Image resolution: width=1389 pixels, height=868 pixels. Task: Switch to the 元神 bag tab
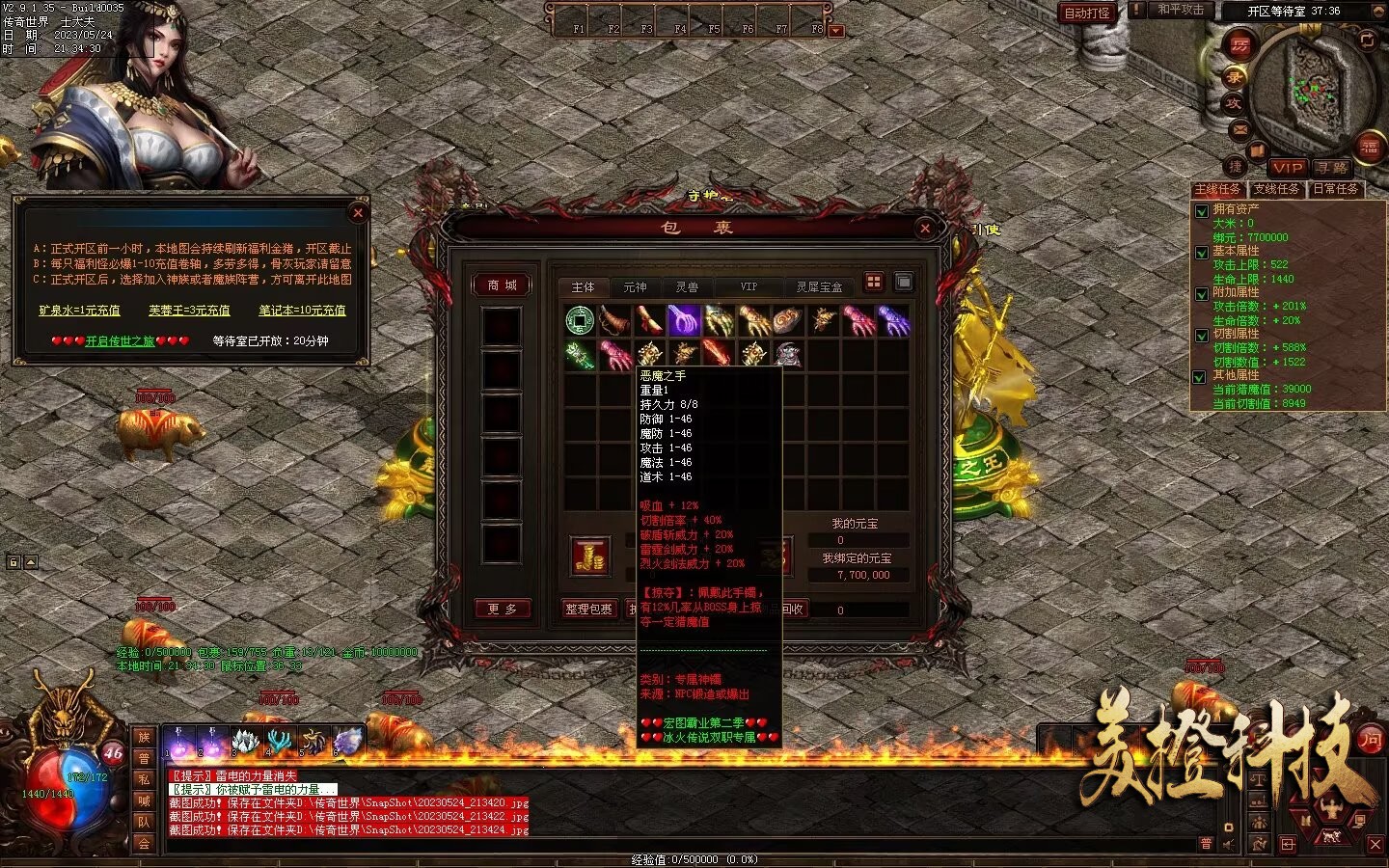point(635,286)
